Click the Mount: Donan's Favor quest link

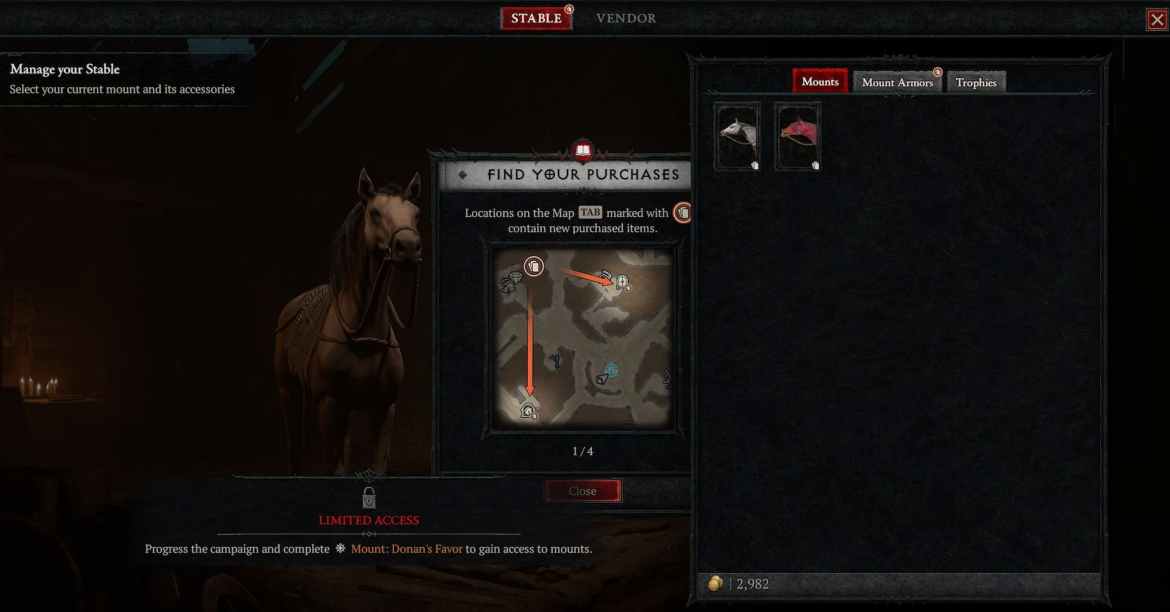(406, 549)
